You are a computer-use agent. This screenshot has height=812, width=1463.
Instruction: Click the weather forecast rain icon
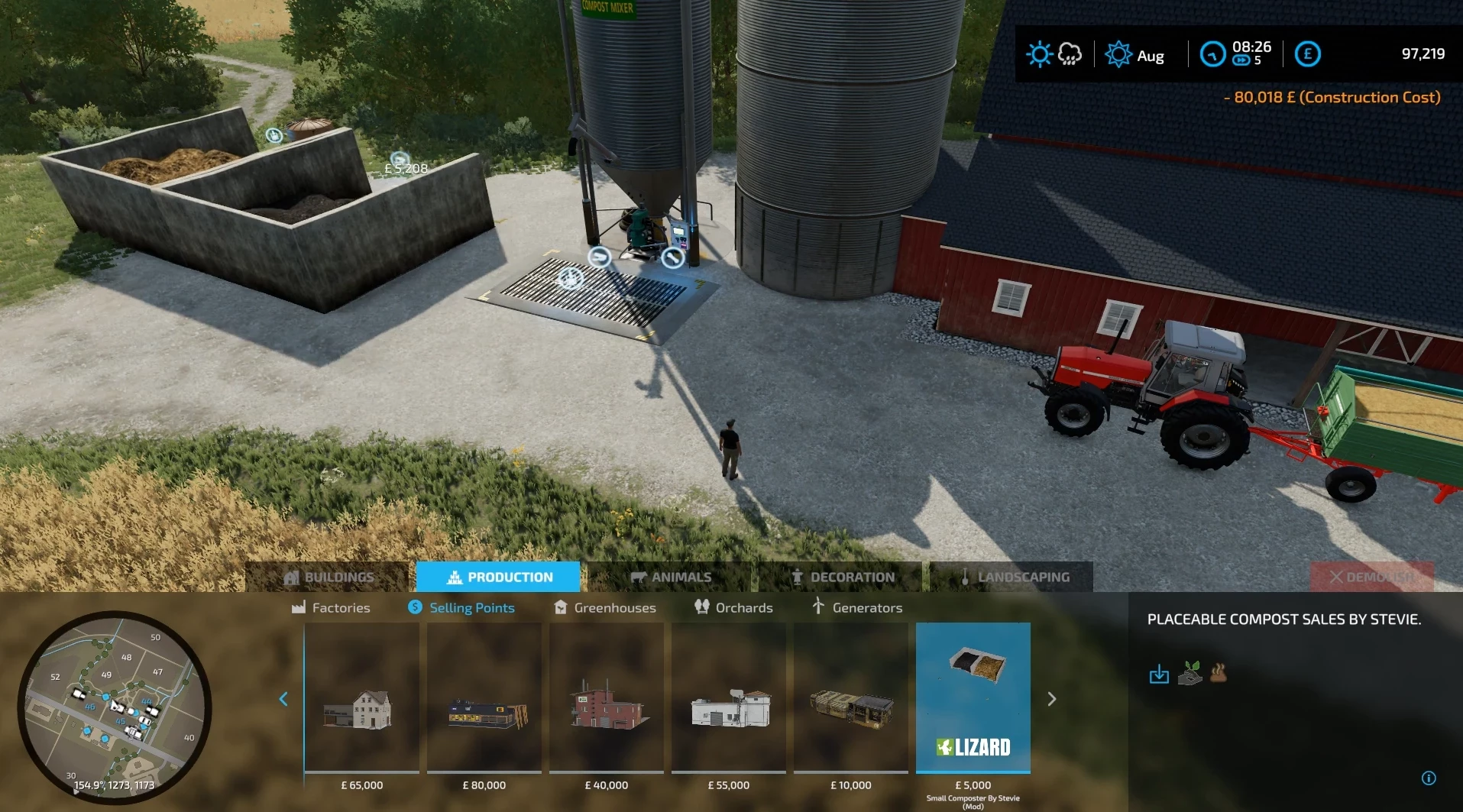[1069, 53]
